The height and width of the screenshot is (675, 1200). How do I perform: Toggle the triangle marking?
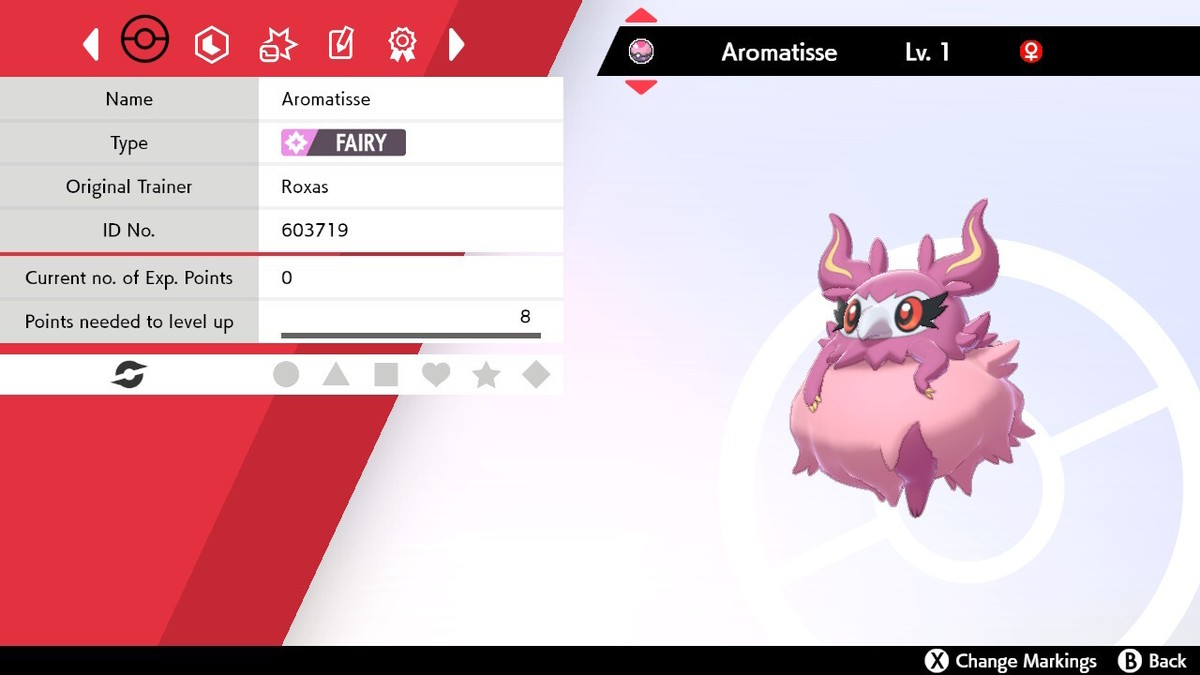tap(336, 375)
